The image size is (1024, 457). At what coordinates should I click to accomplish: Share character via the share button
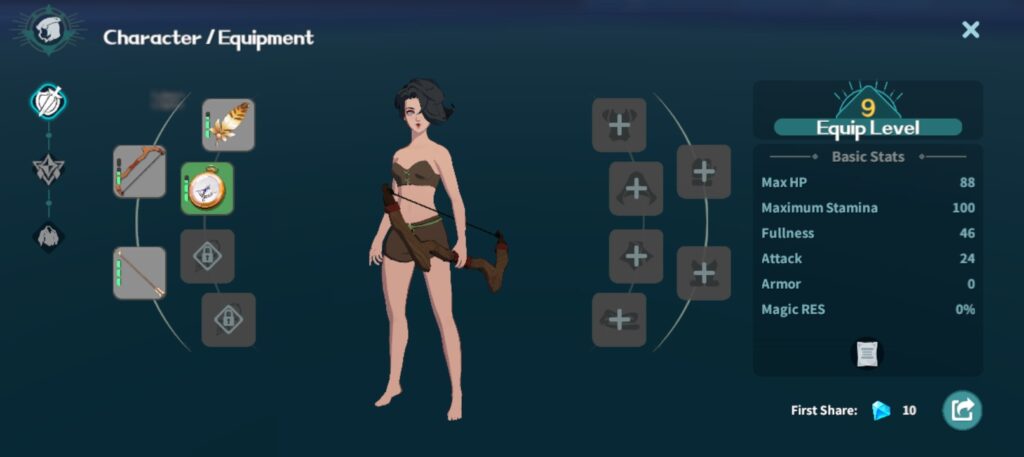click(962, 410)
